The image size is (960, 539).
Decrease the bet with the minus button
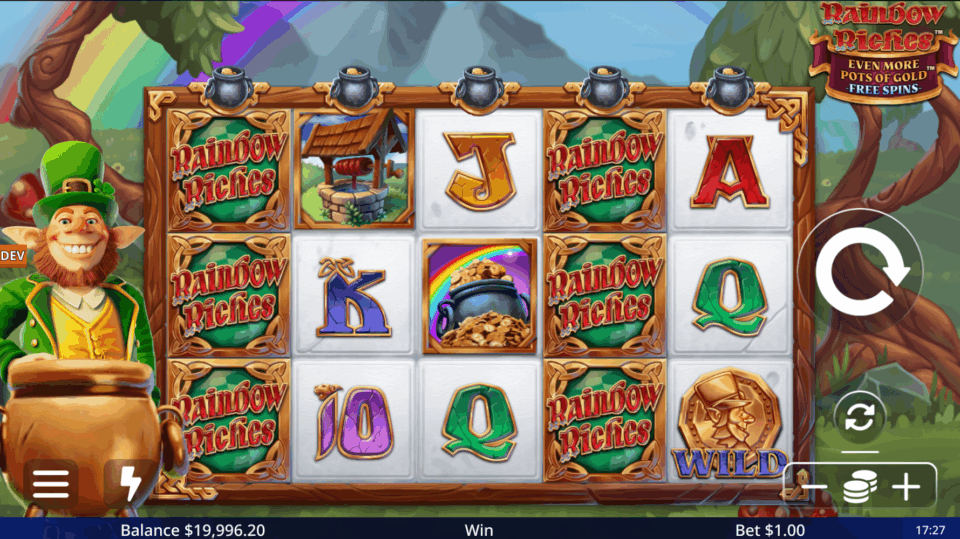point(814,487)
